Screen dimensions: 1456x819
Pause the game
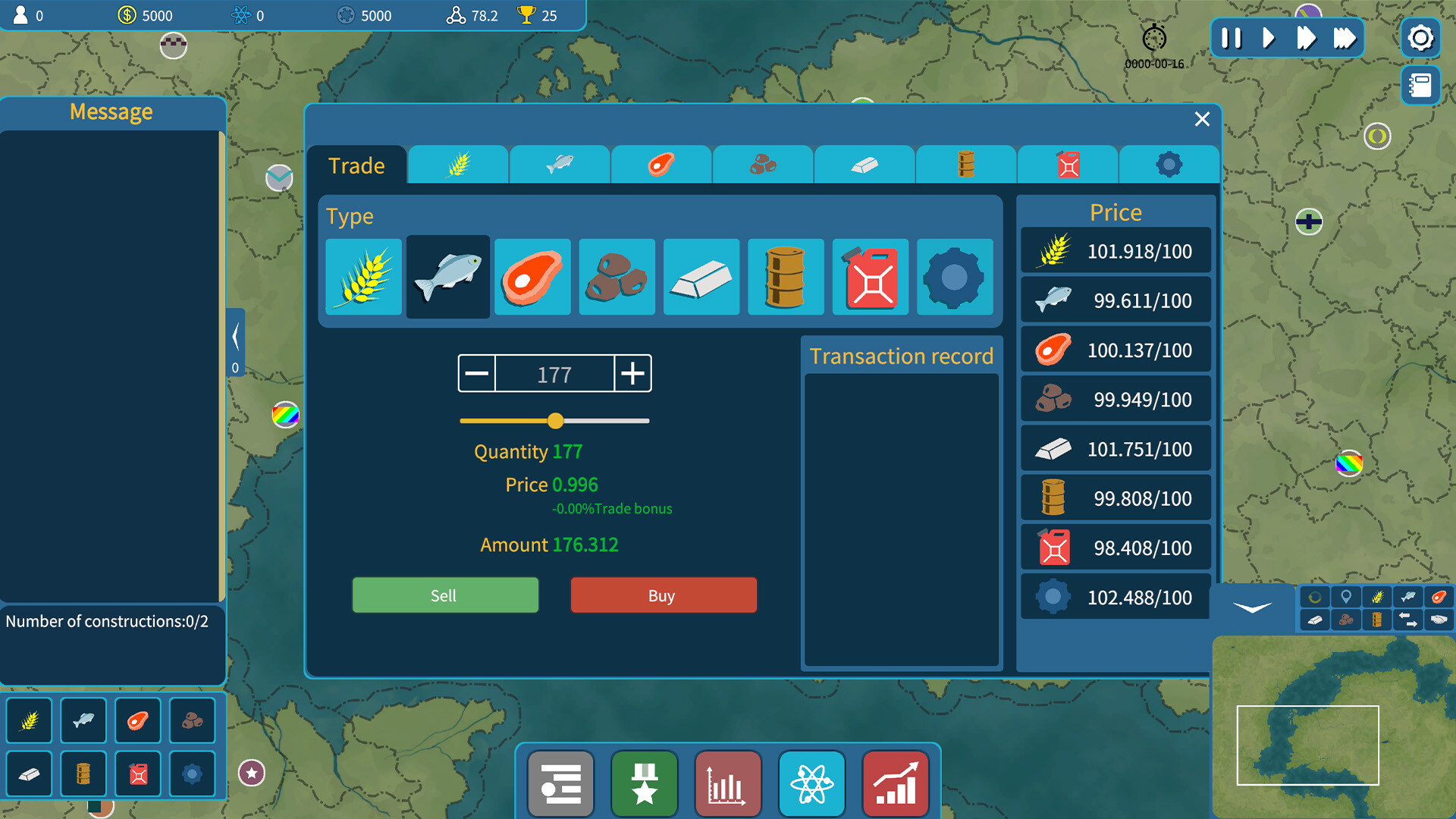point(1232,38)
